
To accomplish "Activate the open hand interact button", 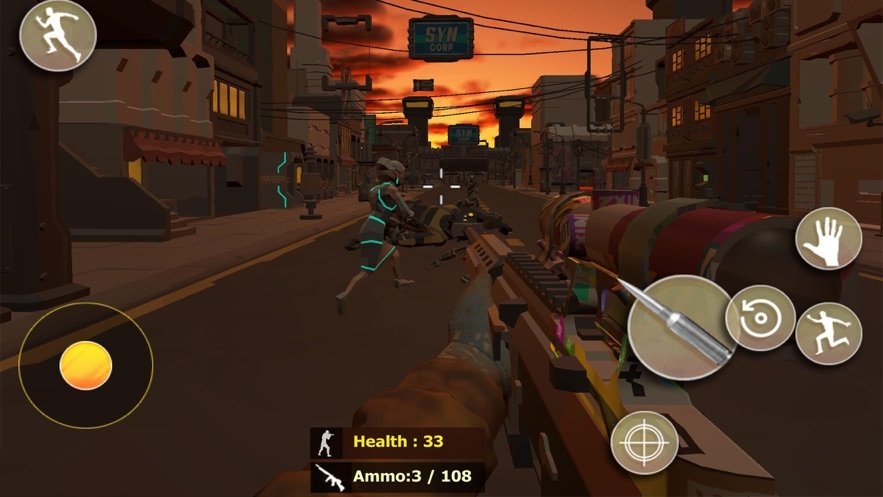I will pos(828,239).
